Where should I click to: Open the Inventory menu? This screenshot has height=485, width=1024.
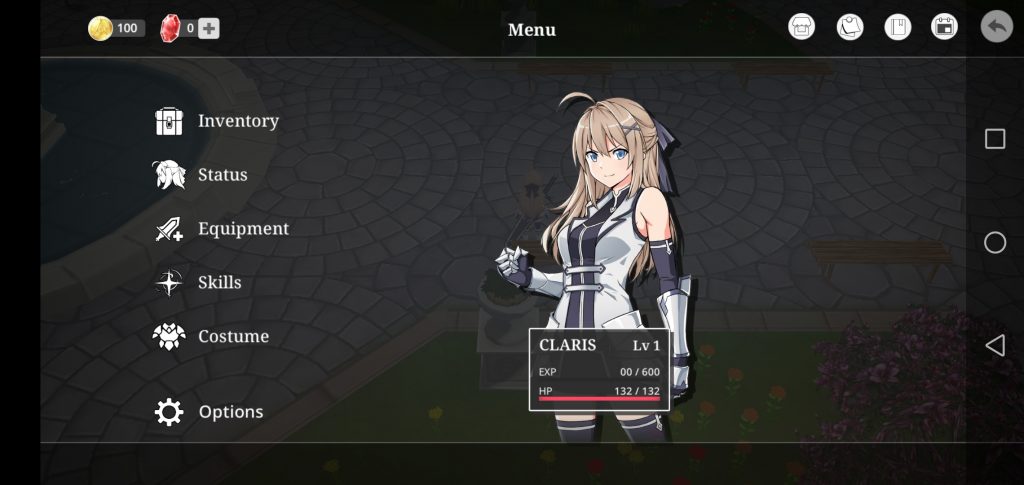click(x=217, y=121)
